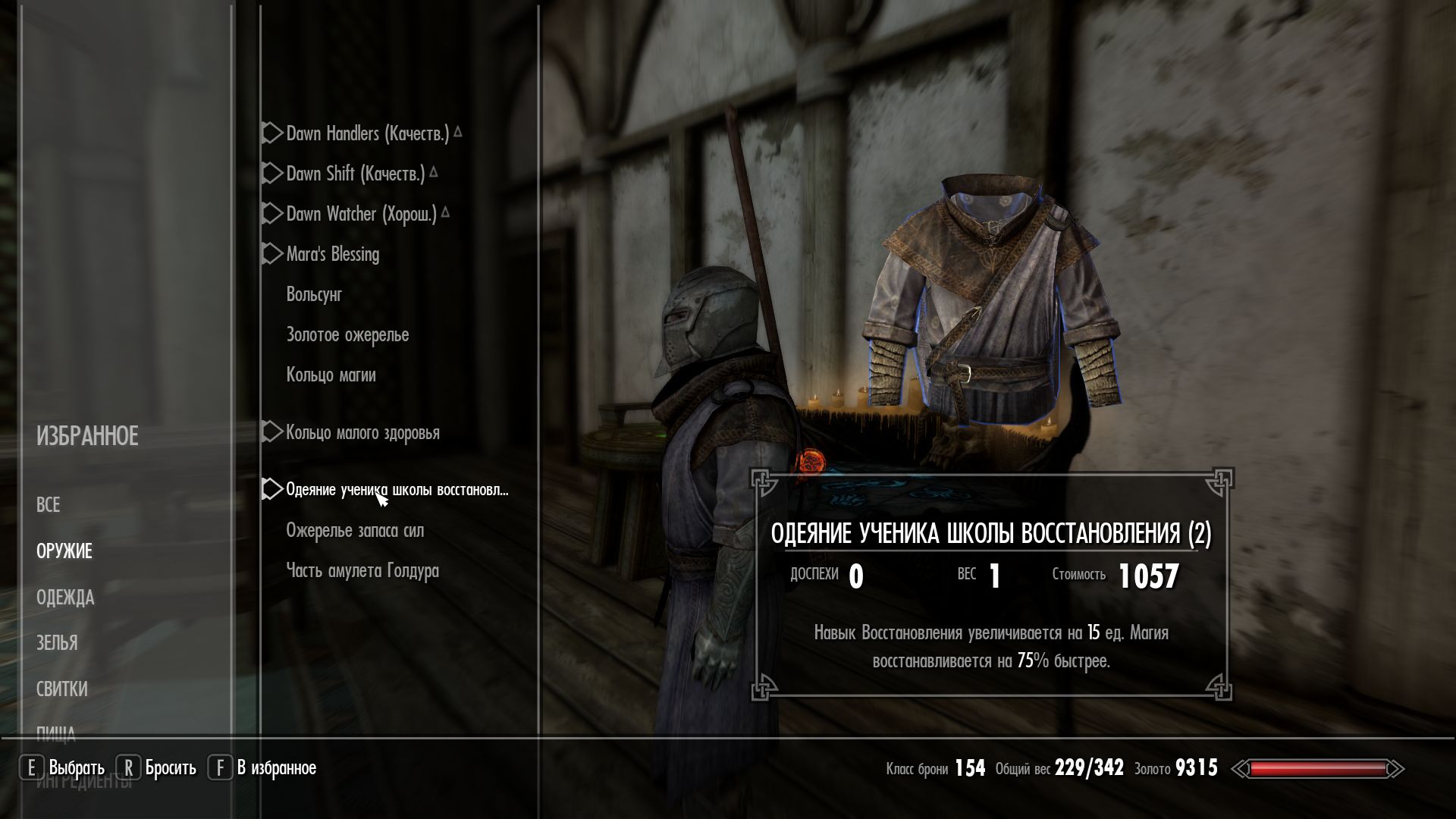Viewport: 1456px width, 819px height.
Task: Switch to the Зелья category
Action: click(57, 643)
